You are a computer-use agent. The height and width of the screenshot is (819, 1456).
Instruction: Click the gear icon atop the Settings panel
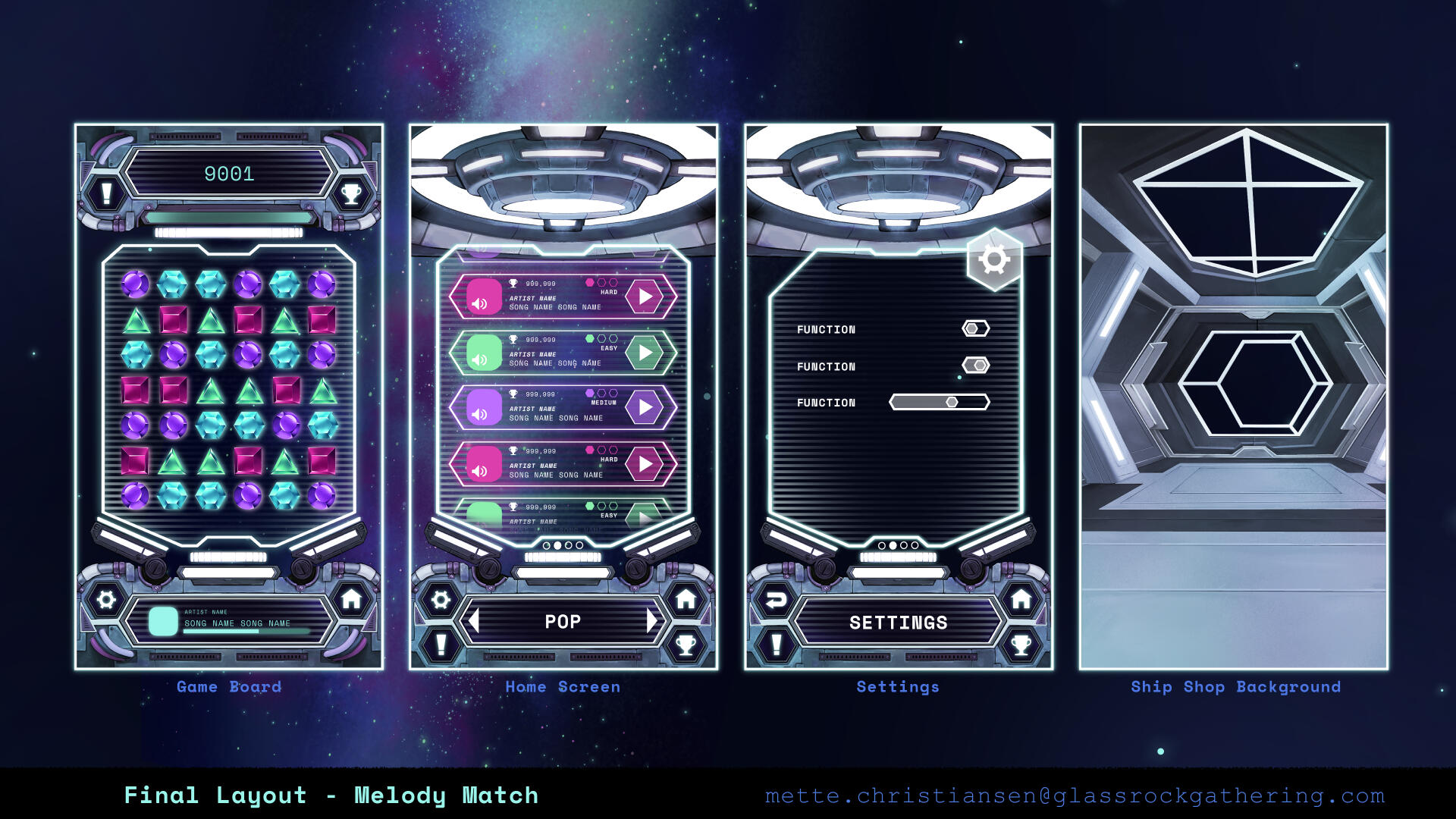(996, 258)
